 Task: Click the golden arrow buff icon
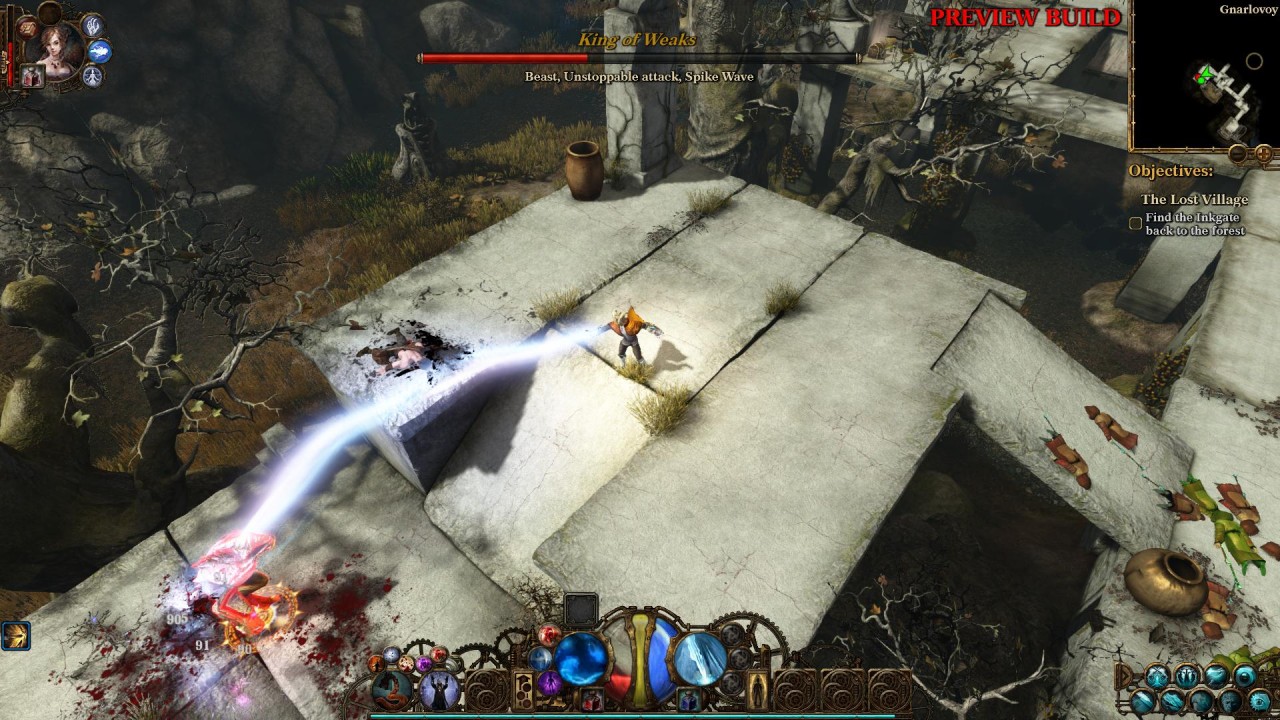(15, 635)
